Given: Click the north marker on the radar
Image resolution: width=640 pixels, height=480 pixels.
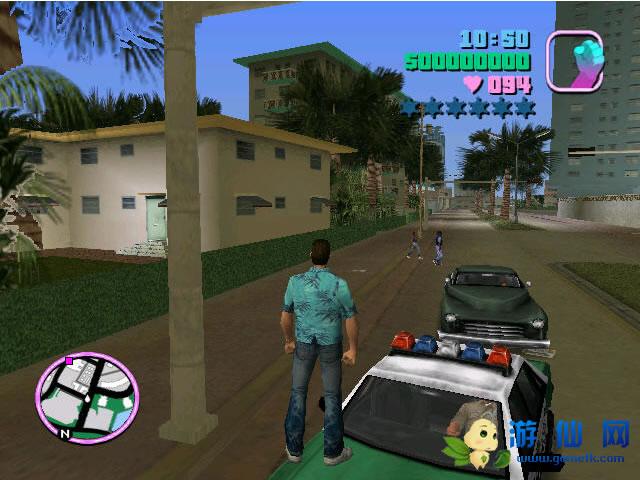Looking at the screenshot, I should pyautogui.click(x=65, y=435).
